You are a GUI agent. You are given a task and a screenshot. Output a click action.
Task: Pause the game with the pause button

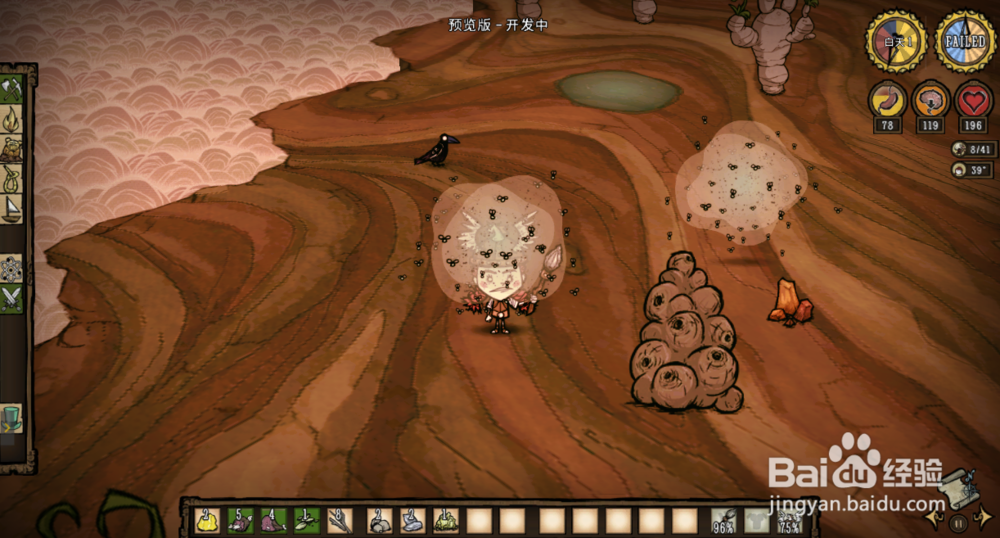point(957,522)
